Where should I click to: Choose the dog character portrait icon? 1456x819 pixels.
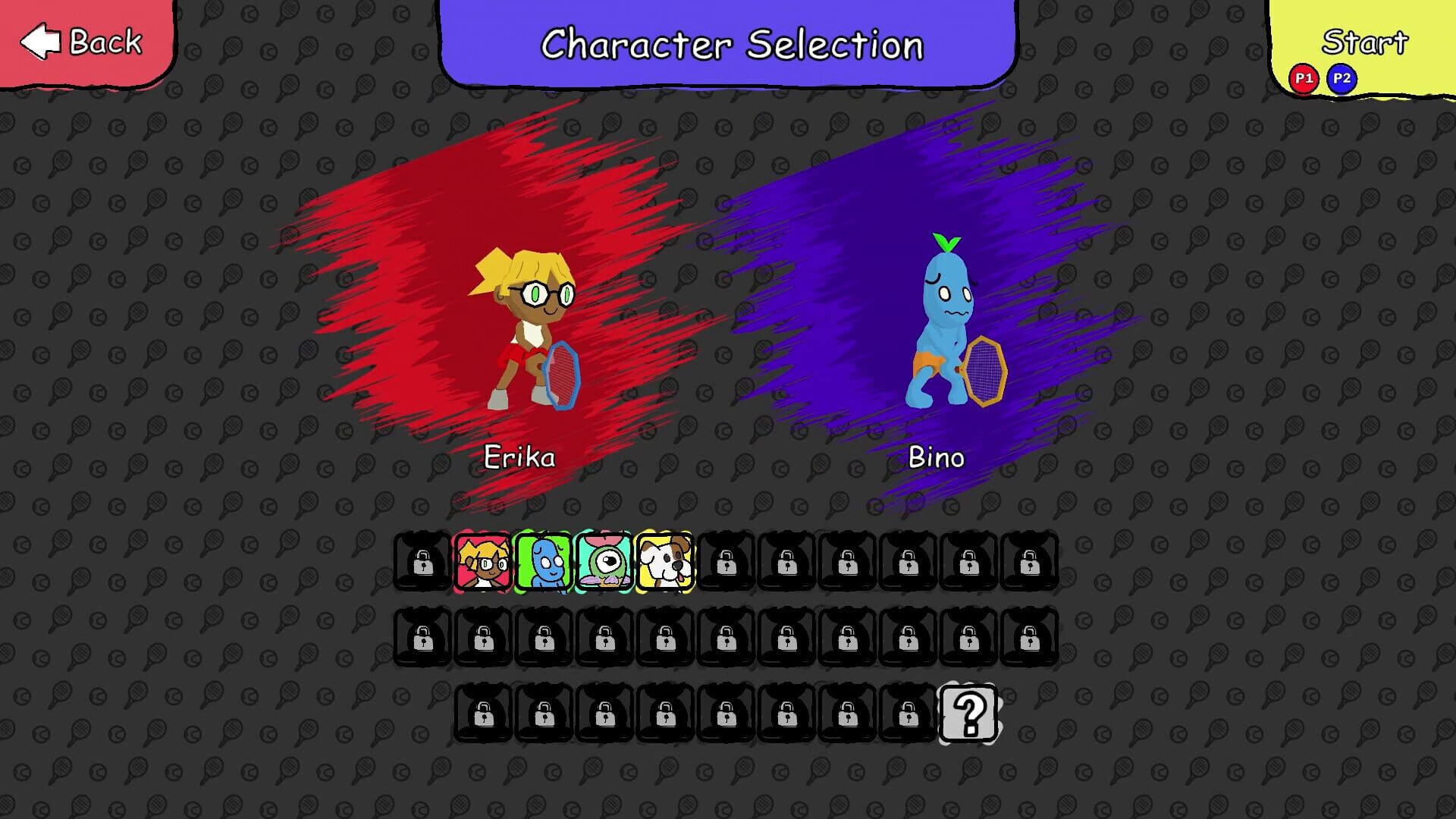[x=665, y=562]
